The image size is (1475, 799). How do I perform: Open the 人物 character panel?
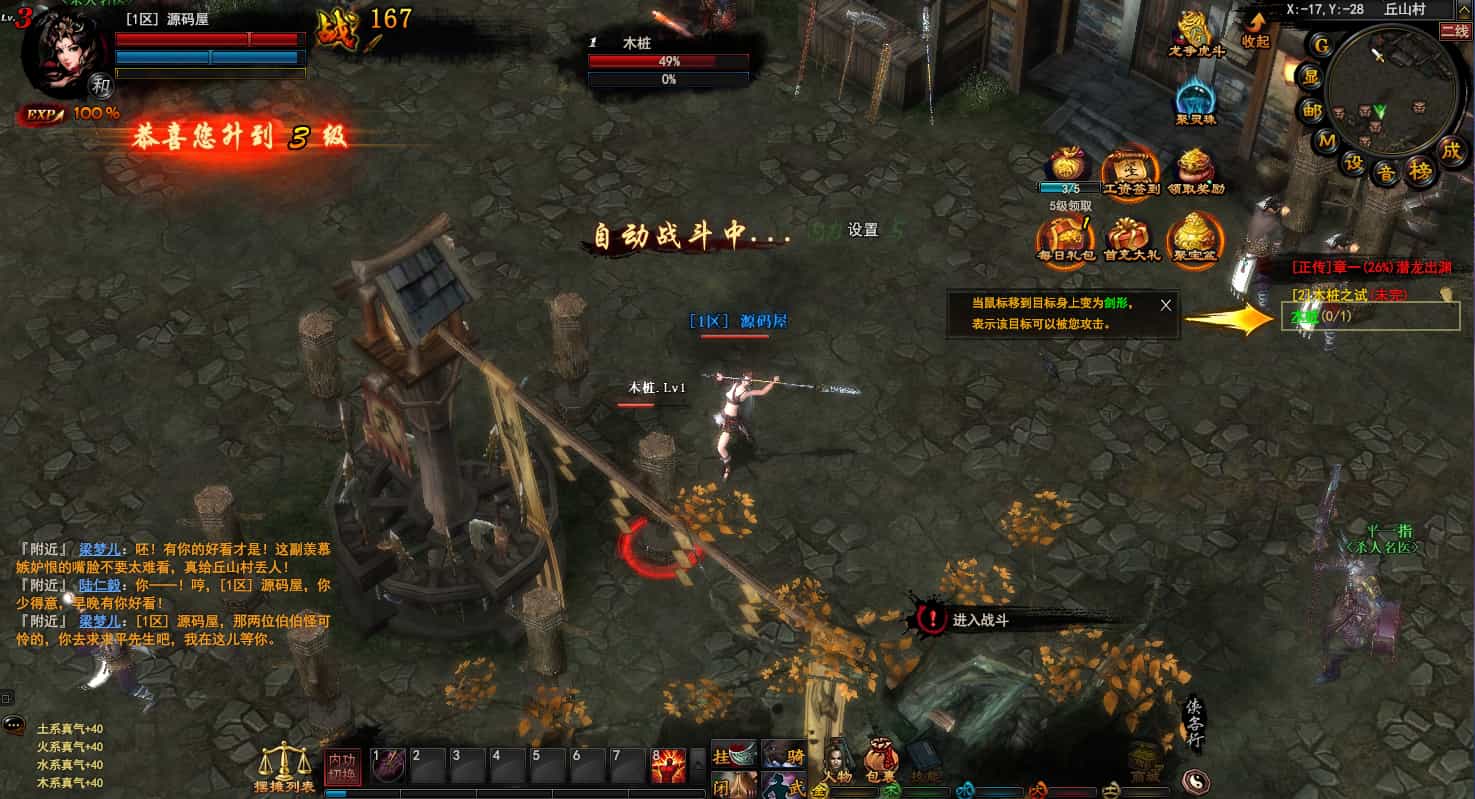[x=837, y=764]
